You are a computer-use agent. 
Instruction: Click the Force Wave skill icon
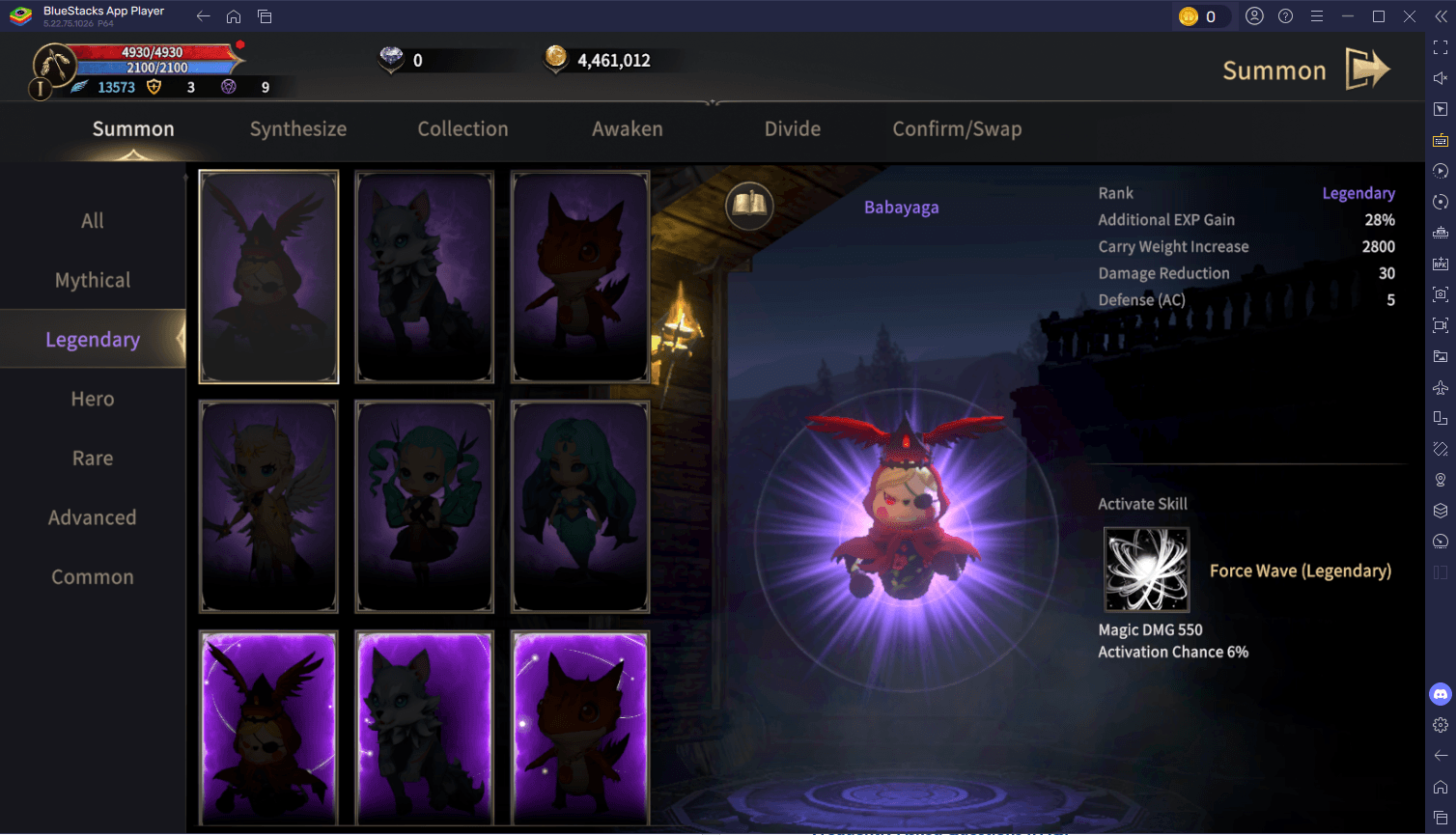pos(1146,570)
